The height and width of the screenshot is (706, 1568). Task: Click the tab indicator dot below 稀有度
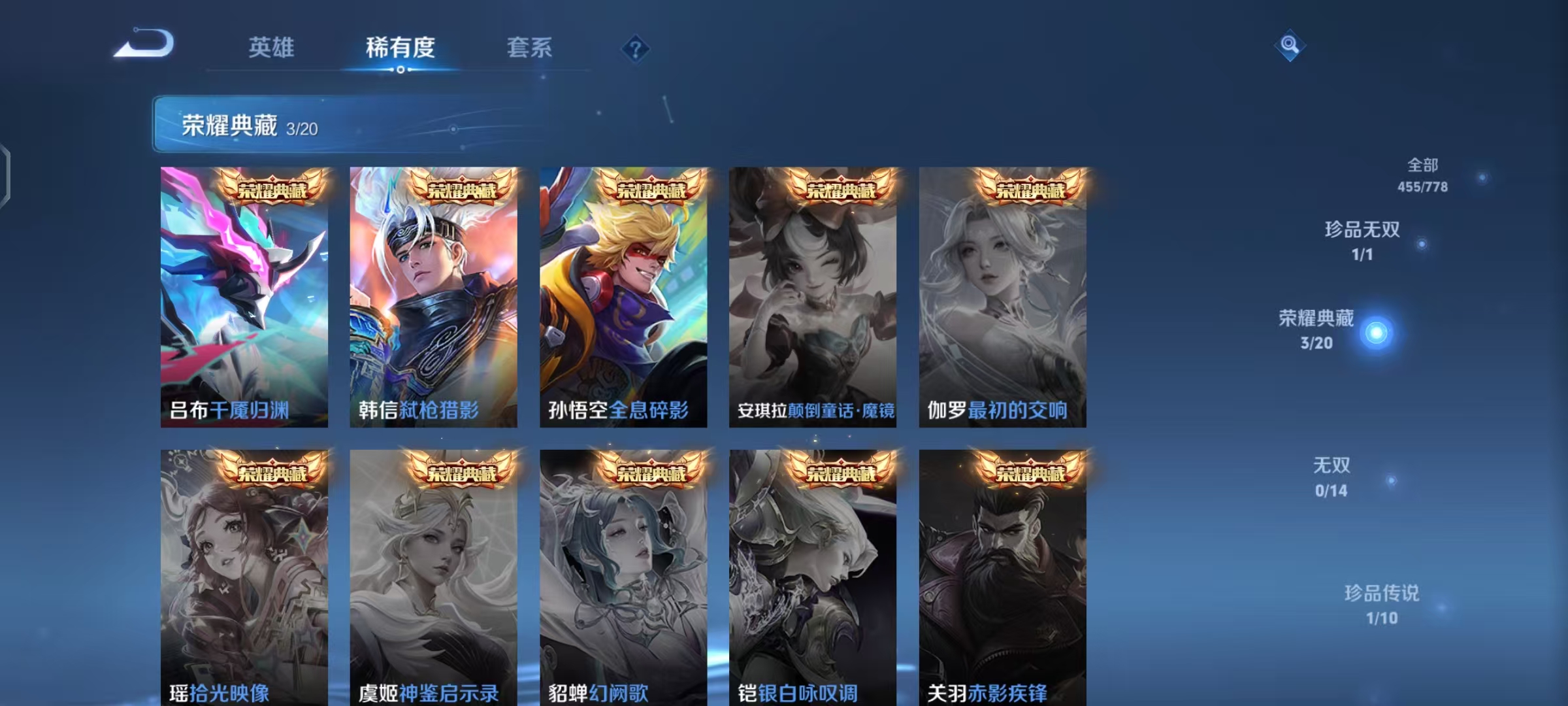tap(401, 71)
